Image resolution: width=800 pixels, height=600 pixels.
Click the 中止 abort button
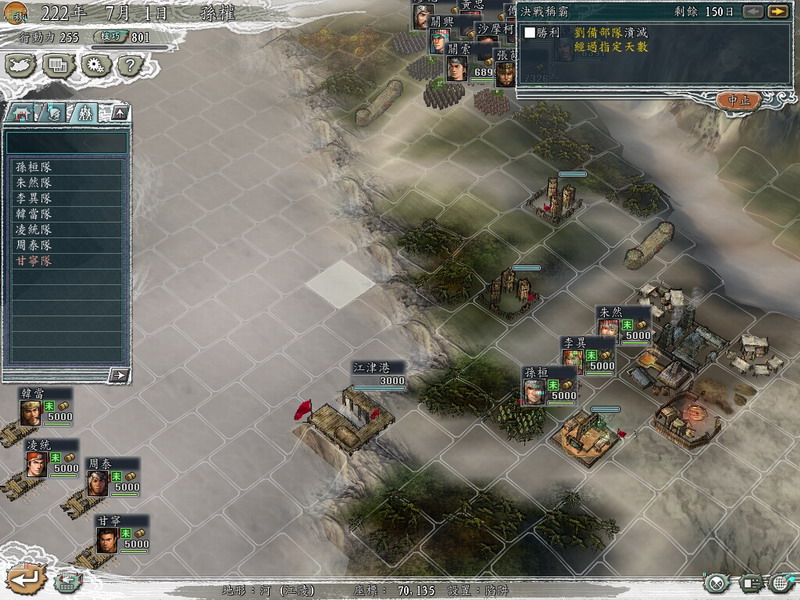739,100
